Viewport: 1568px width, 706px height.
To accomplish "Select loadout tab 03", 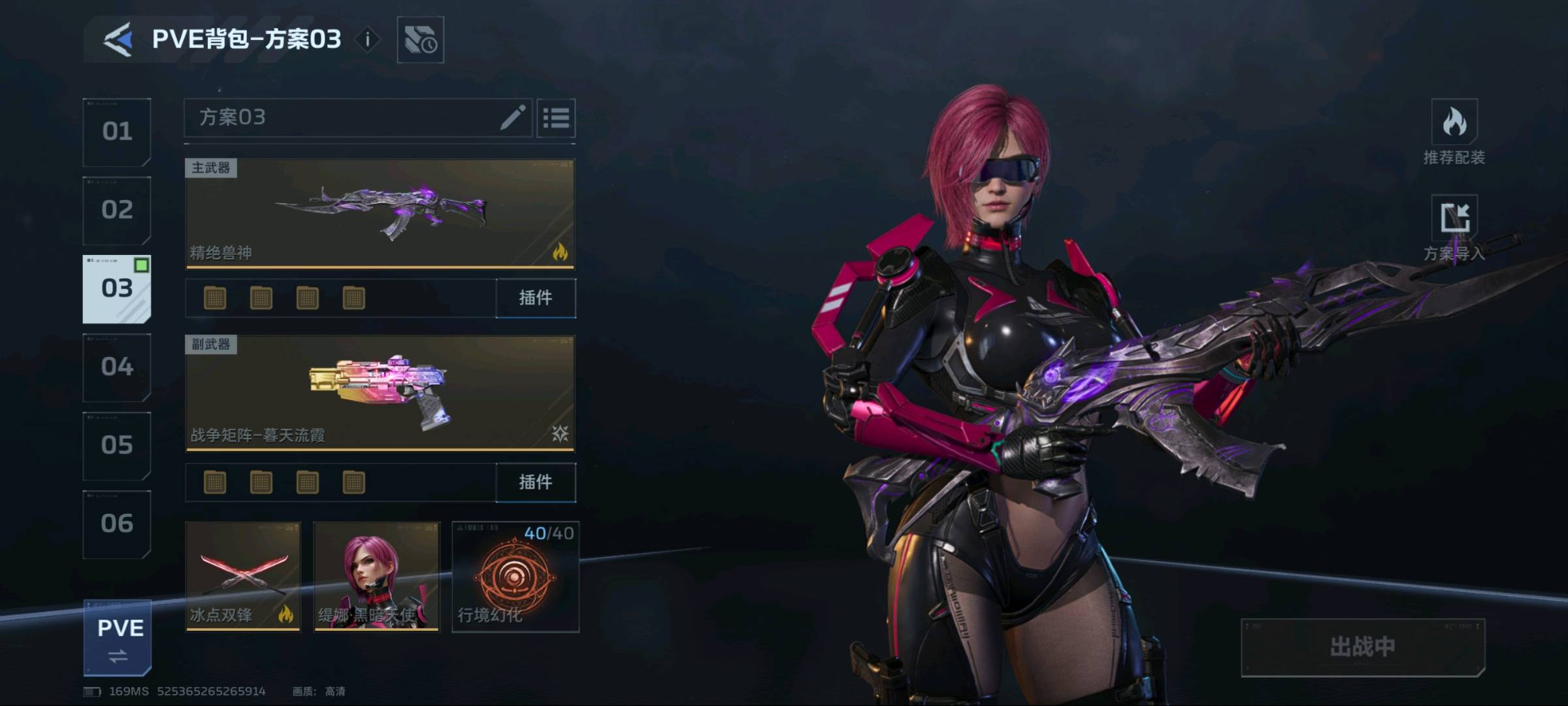I will (117, 289).
